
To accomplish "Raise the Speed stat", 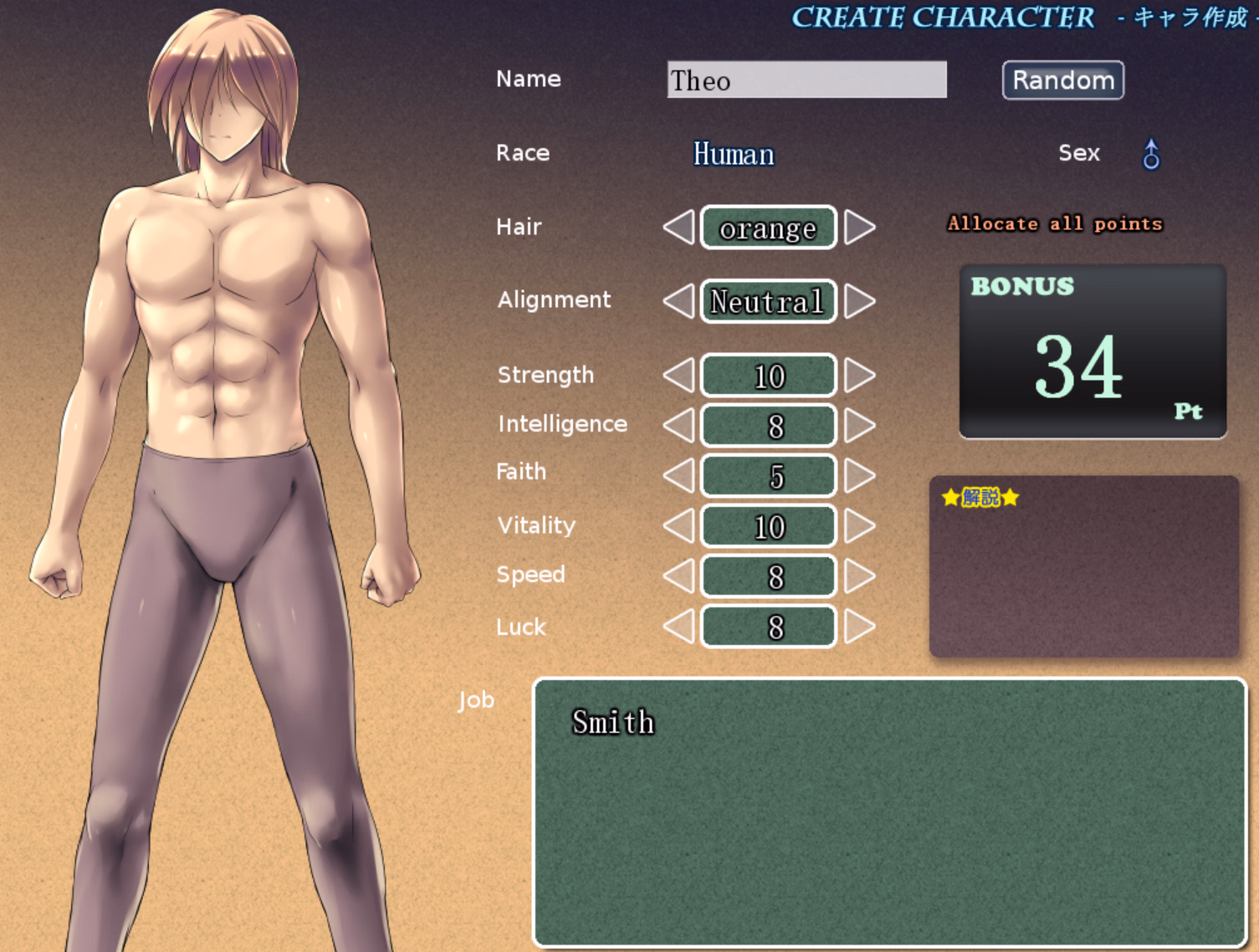I will (860, 576).
